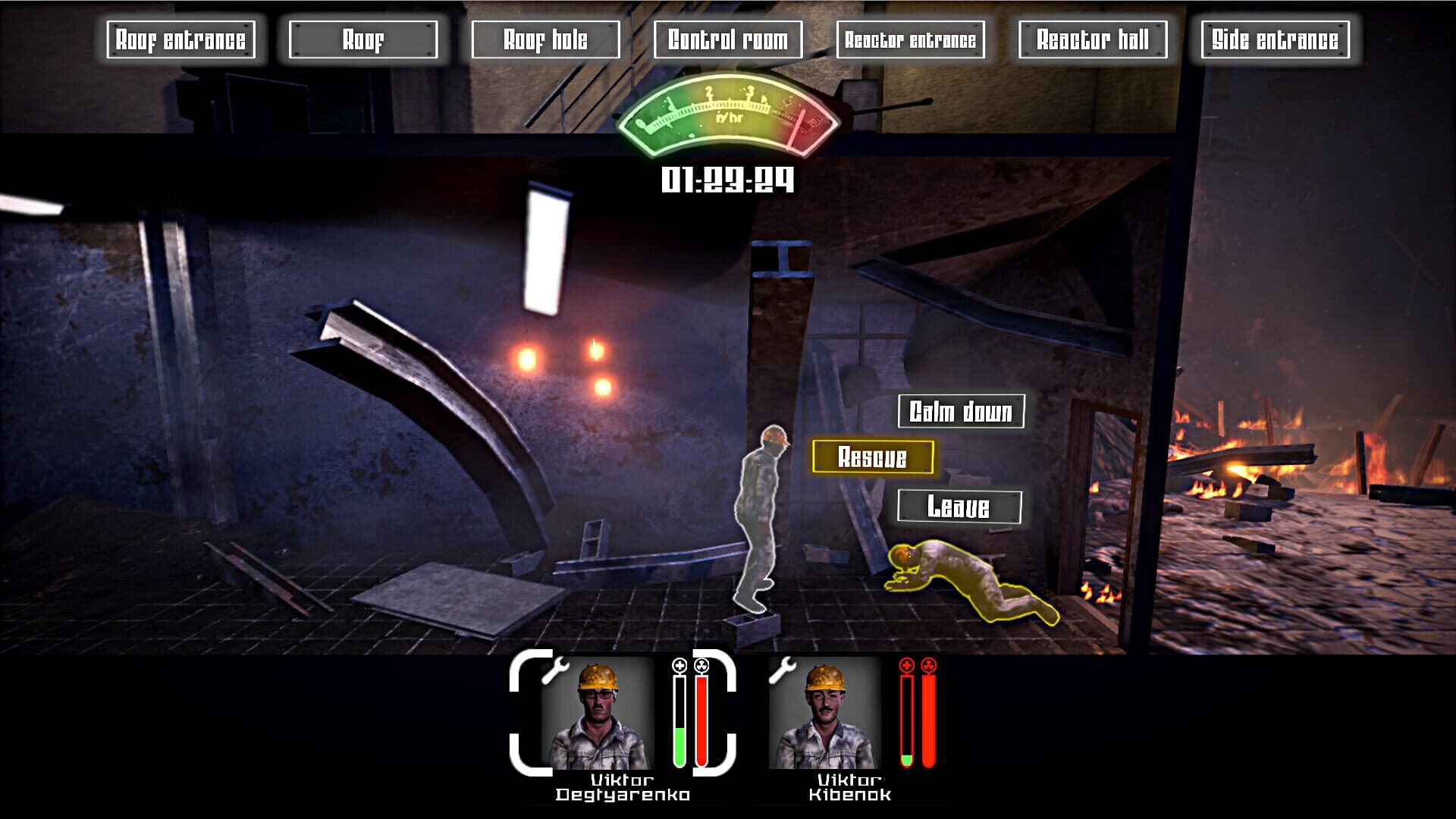Open the Control room location
The image size is (1456, 819).
coord(730,39)
